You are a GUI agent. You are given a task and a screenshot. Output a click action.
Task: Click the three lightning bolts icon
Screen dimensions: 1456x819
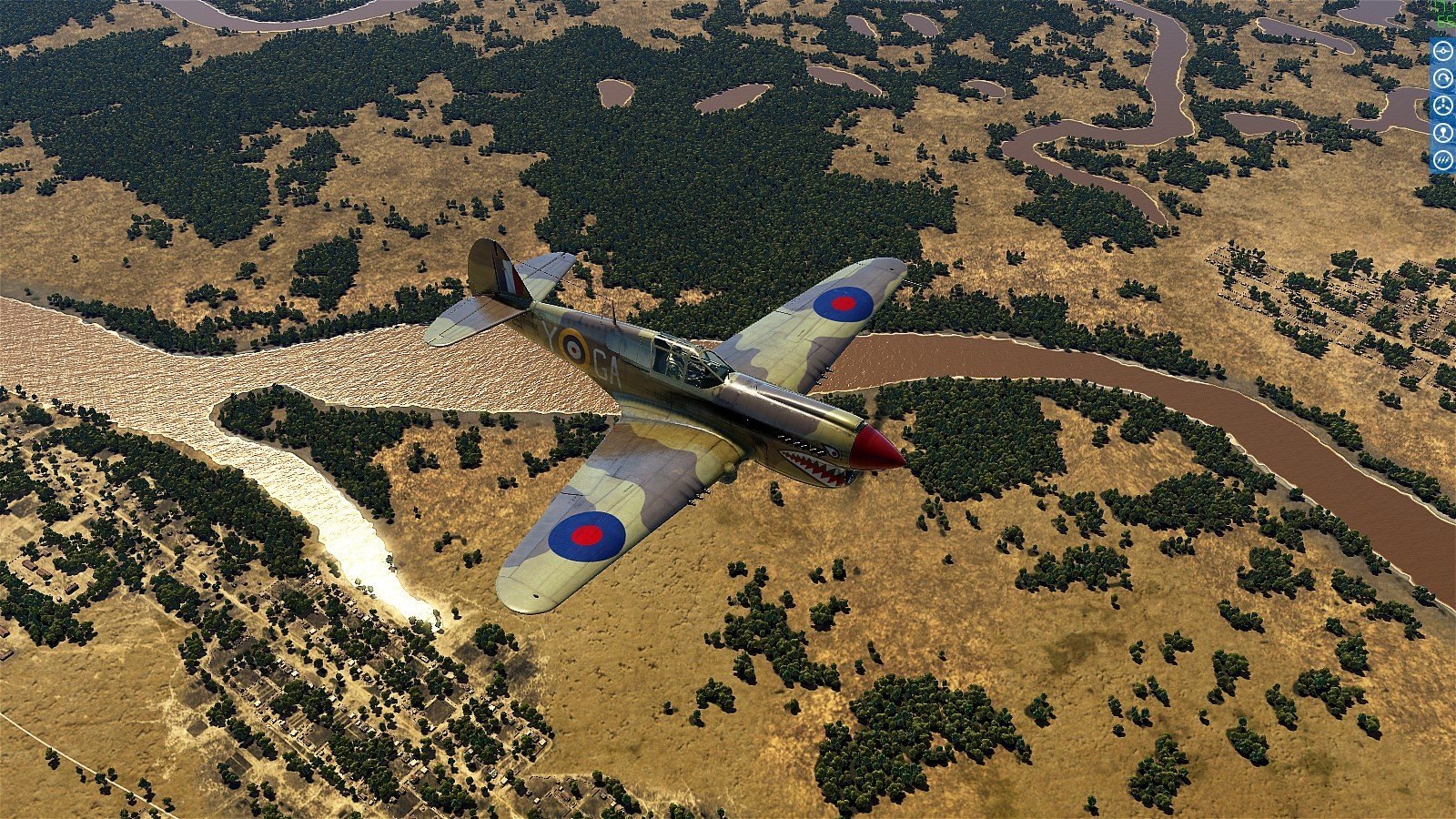click(1442, 160)
